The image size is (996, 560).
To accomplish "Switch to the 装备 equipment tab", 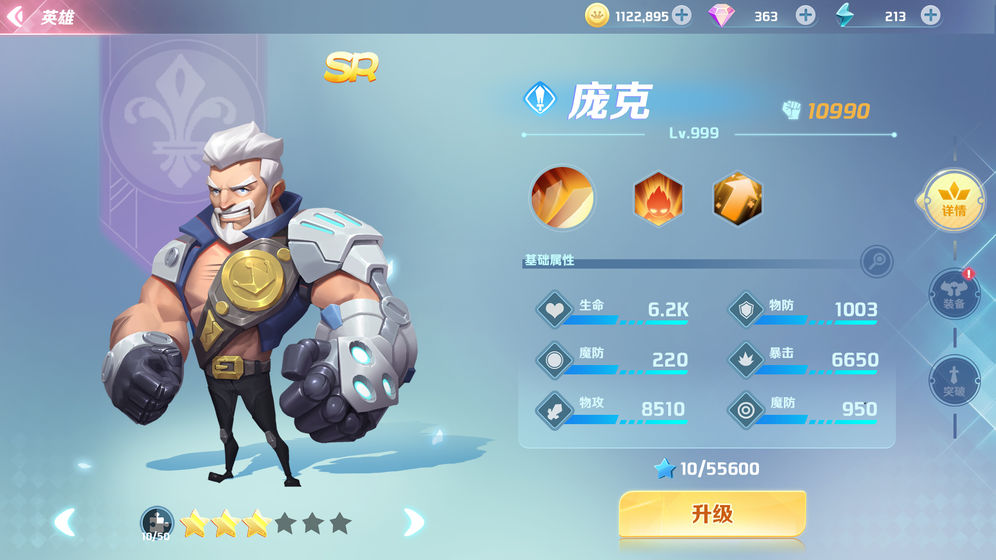I will [953, 294].
